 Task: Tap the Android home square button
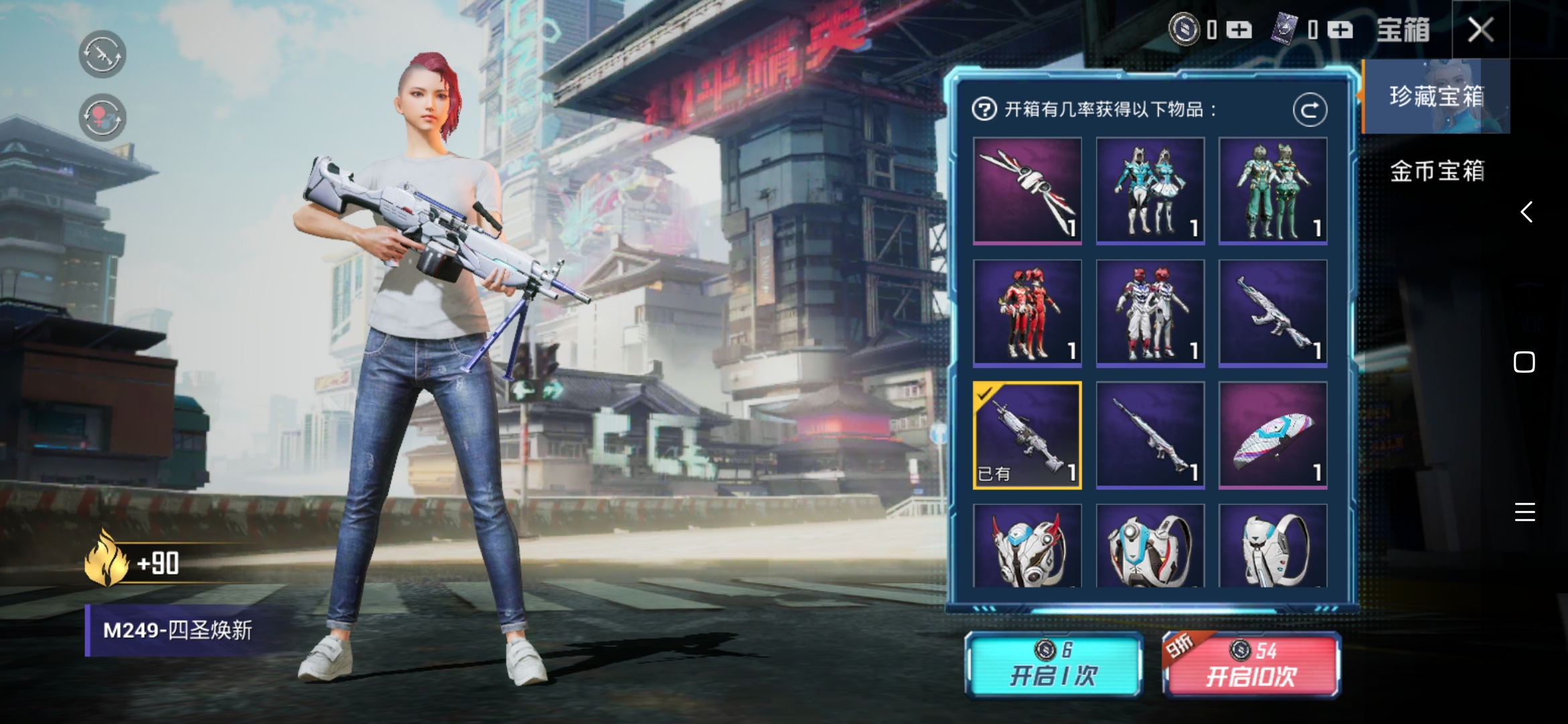coord(1524,362)
